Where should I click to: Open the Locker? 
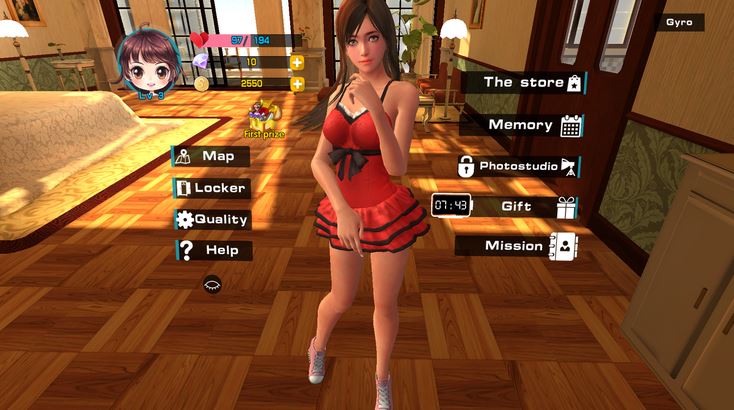pyautogui.click(x=211, y=187)
